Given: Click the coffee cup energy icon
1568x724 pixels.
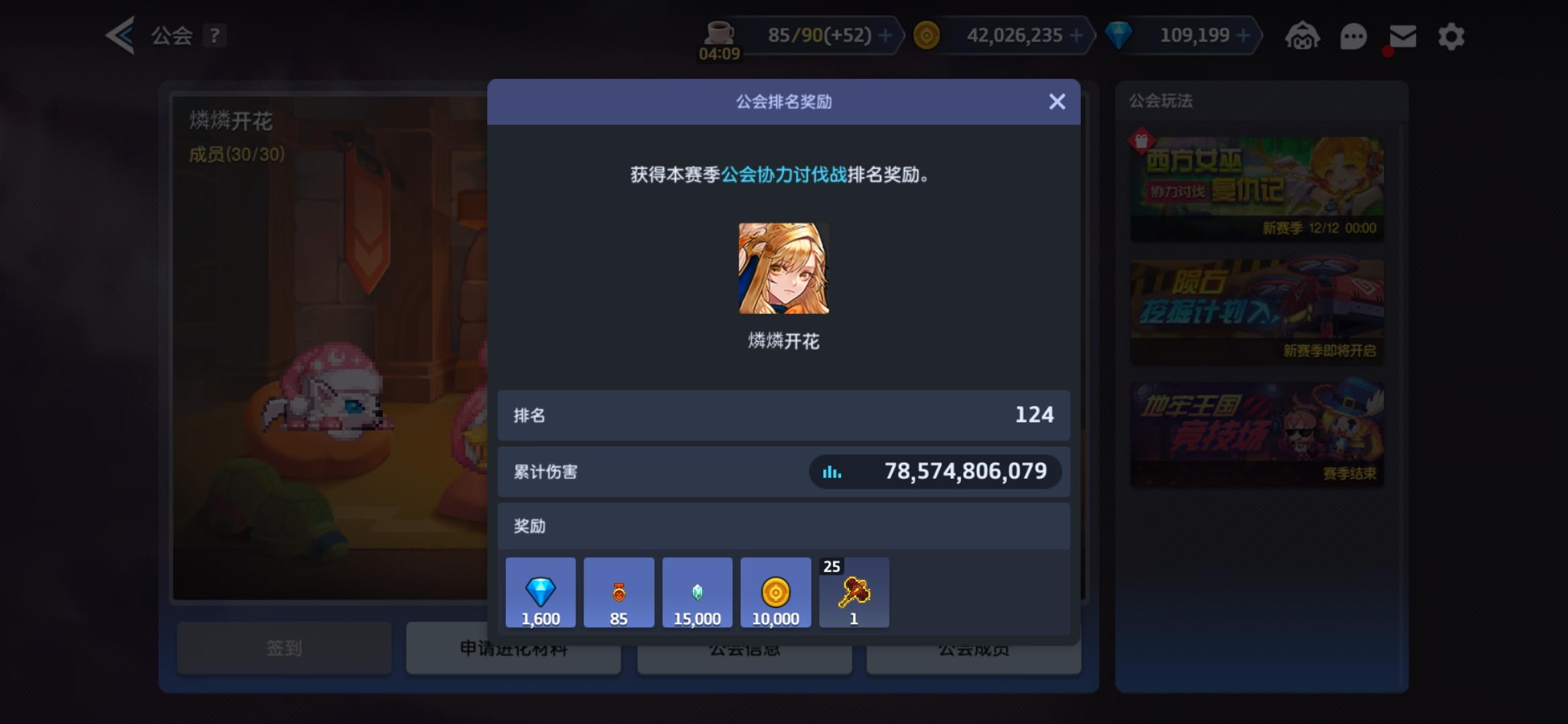Looking at the screenshot, I should (720, 32).
